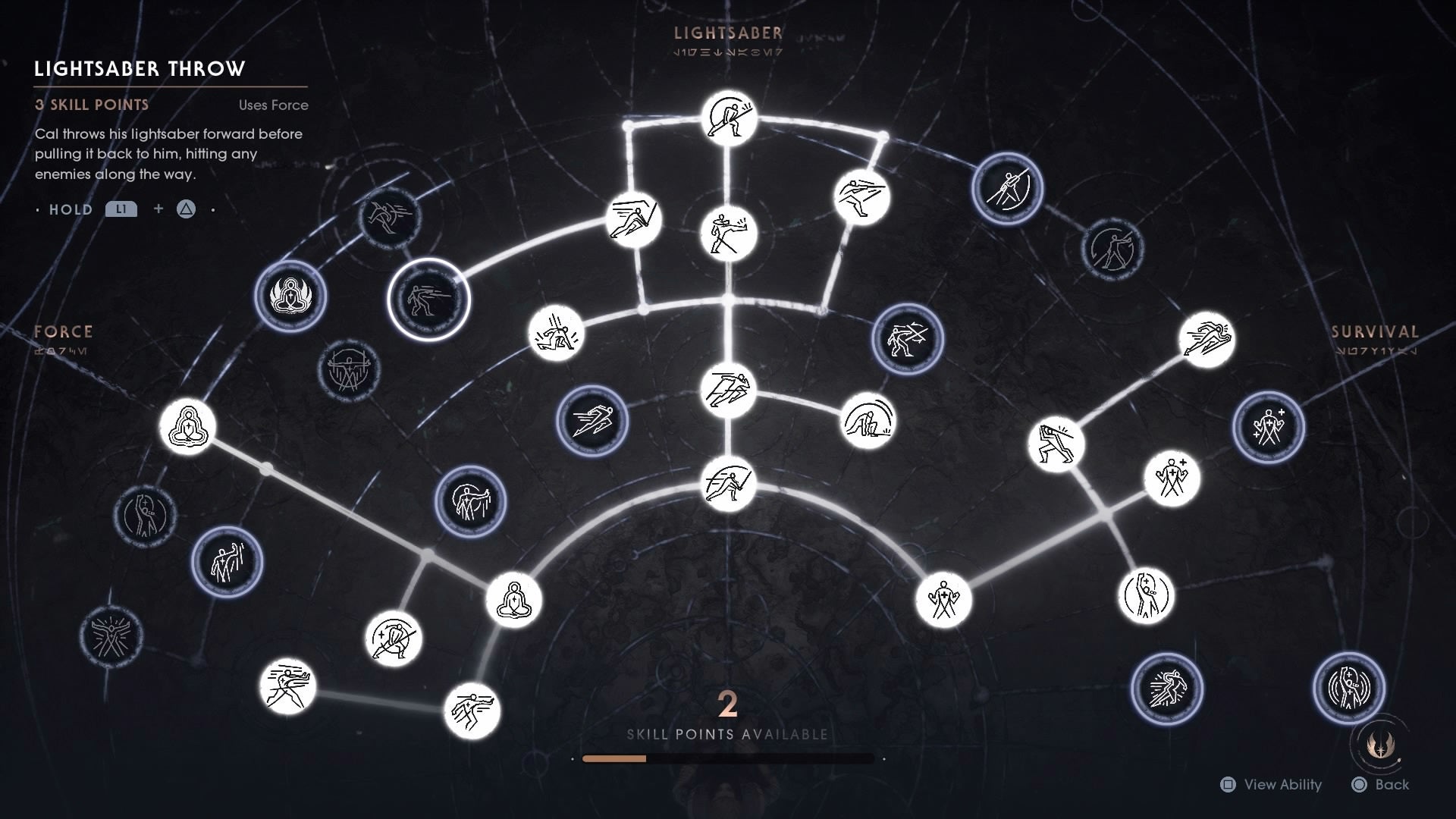The height and width of the screenshot is (819, 1456).
Task: Switch to the FORCE skill branch
Action: pyautogui.click(x=63, y=331)
